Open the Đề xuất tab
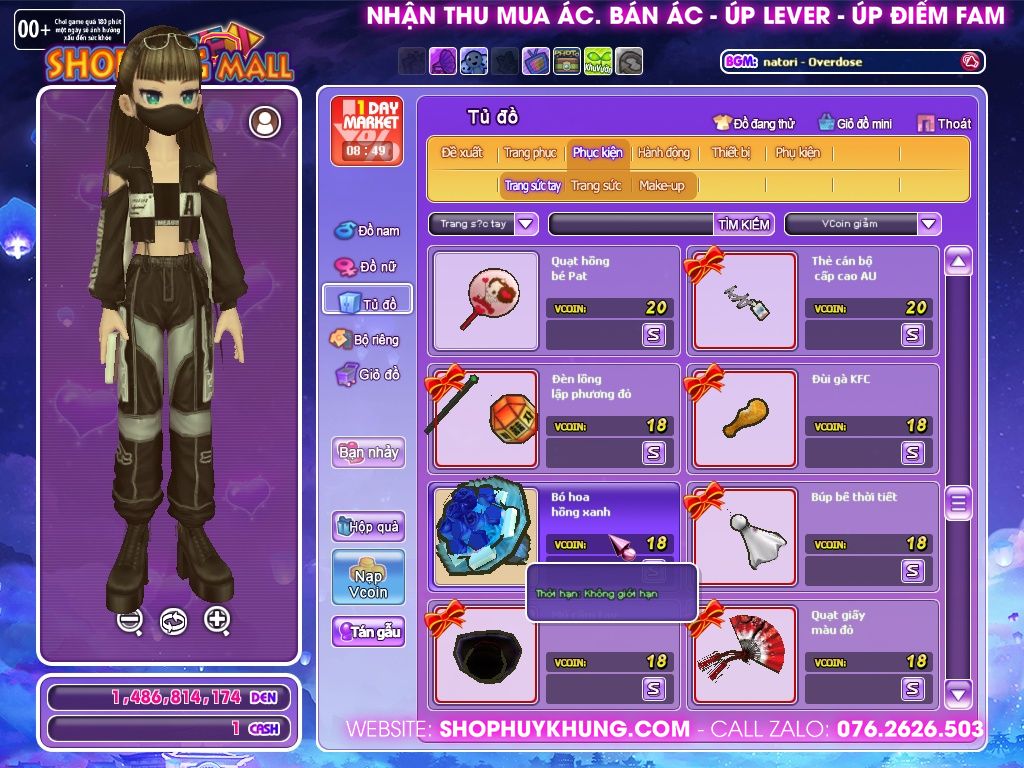Viewport: 1024px width, 768px height. pos(462,153)
